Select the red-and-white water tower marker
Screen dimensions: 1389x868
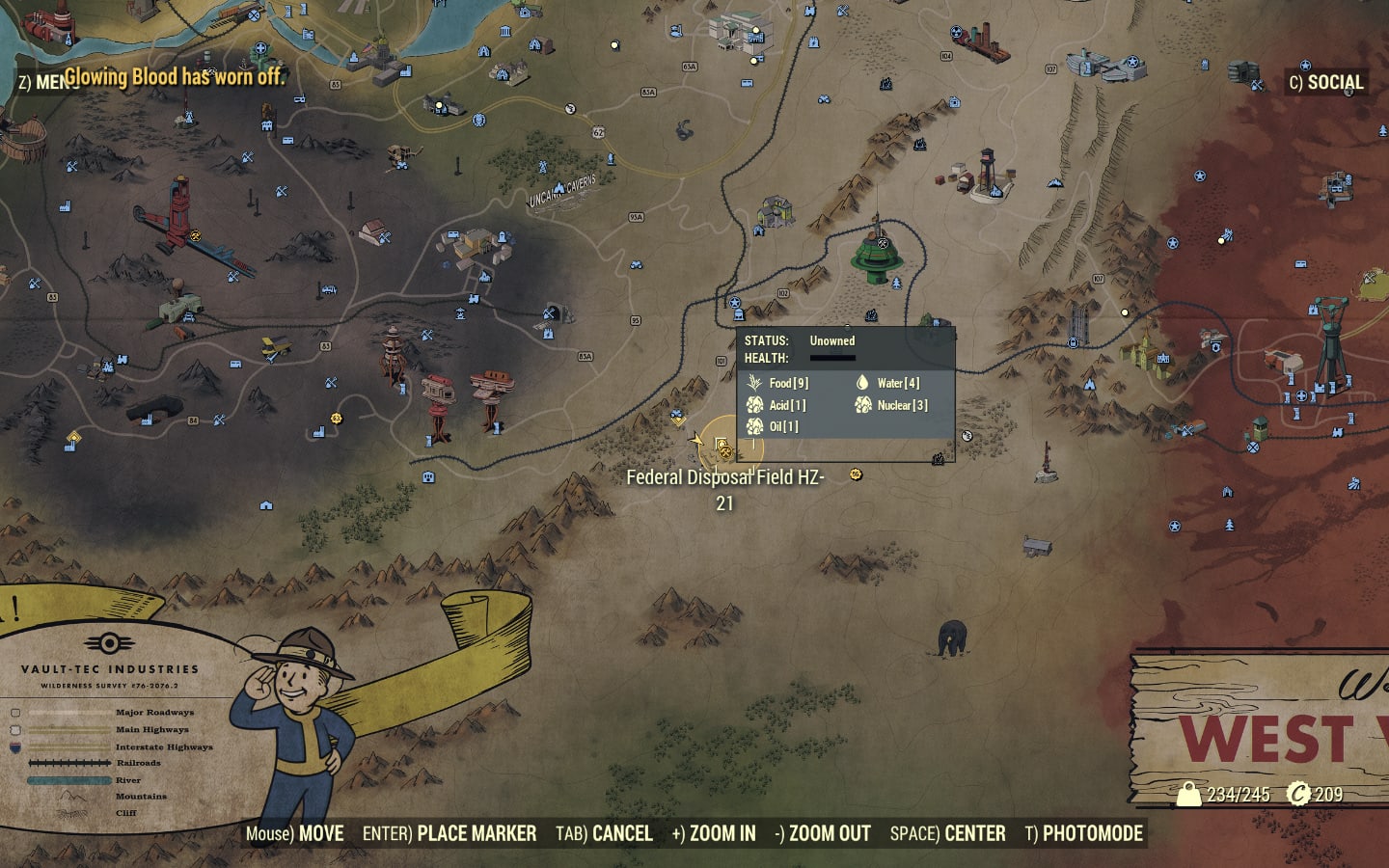(x=987, y=172)
